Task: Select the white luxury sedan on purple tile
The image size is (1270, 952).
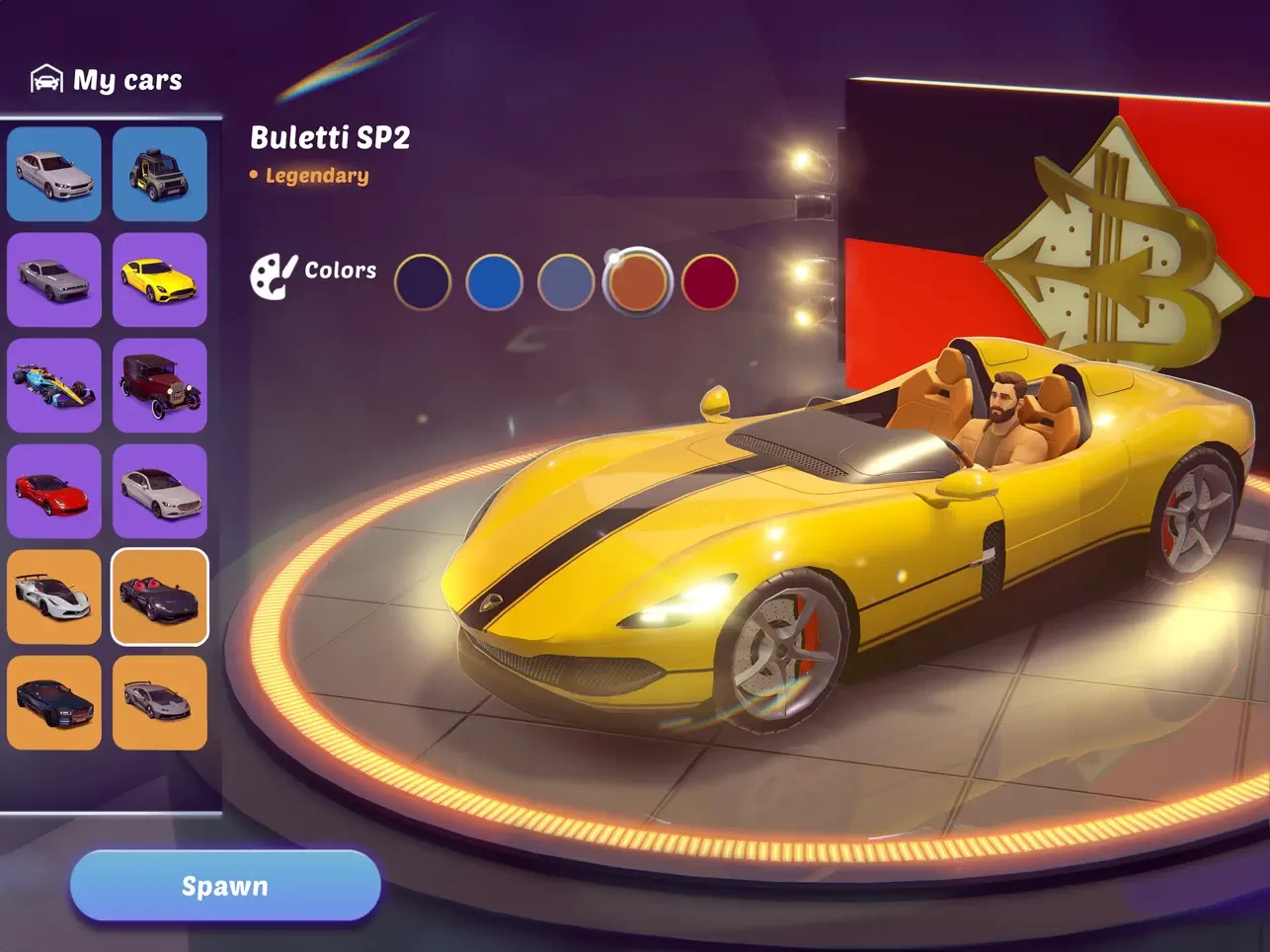Action: (x=160, y=491)
